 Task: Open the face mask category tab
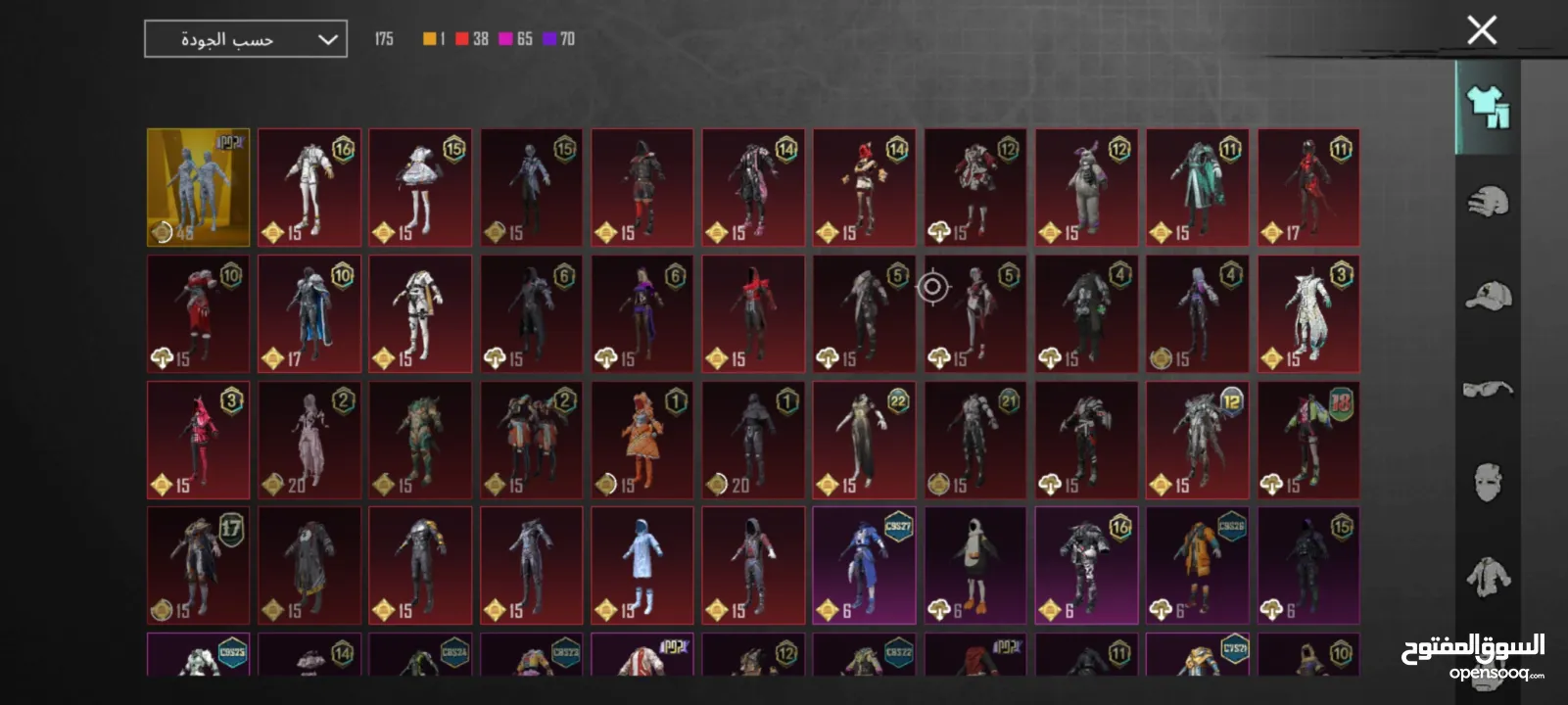[1487, 482]
